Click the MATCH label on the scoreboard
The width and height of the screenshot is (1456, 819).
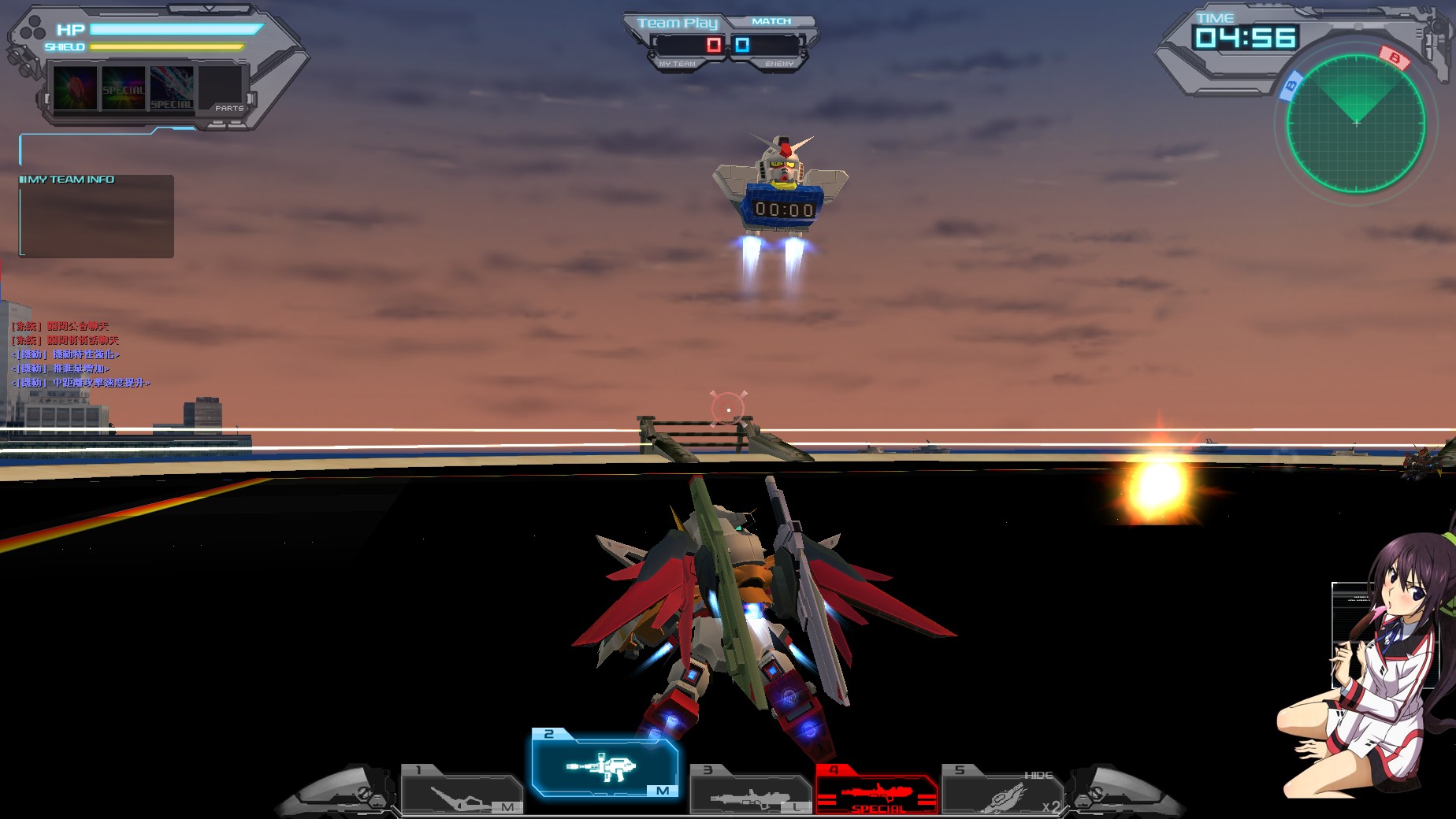(773, 20)
